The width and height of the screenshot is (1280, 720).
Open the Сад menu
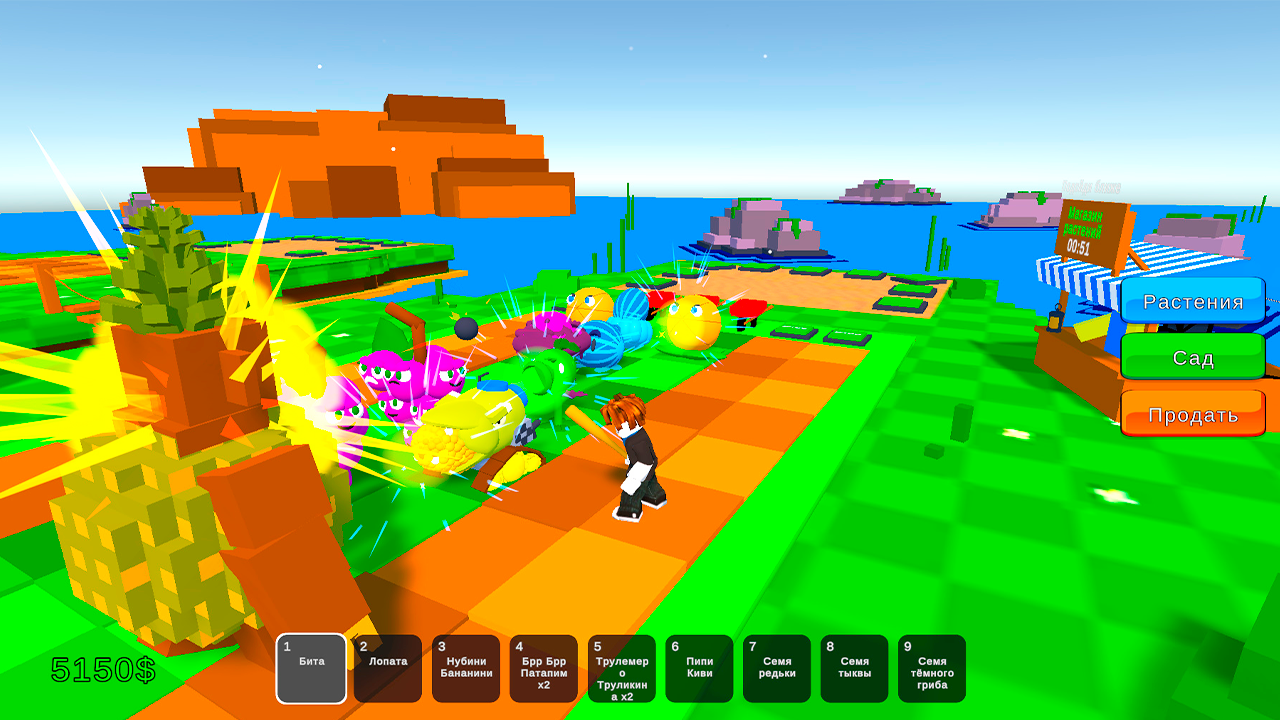(1192, 357)
